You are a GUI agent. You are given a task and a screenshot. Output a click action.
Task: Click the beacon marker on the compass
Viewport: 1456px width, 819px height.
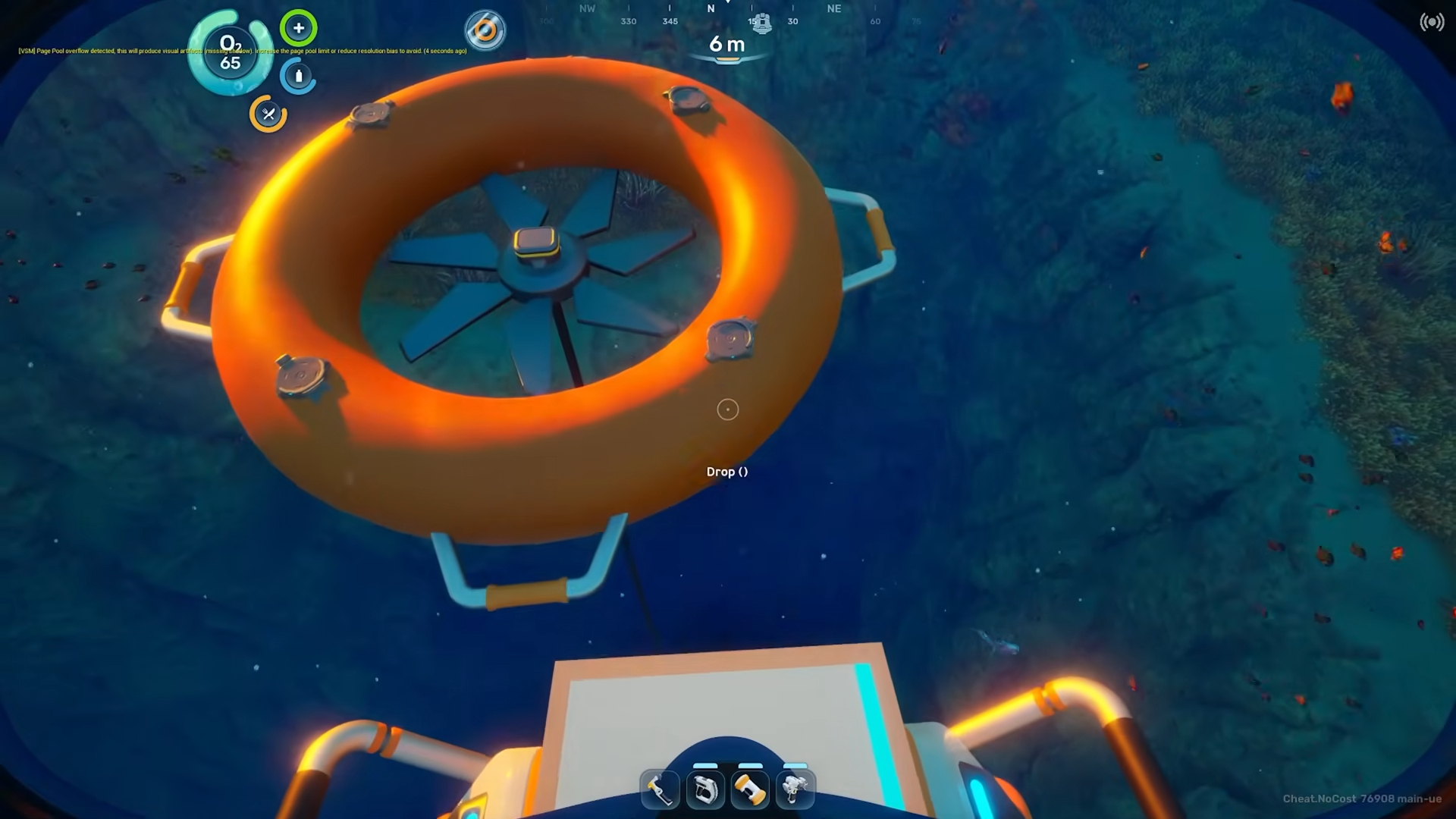761,23
